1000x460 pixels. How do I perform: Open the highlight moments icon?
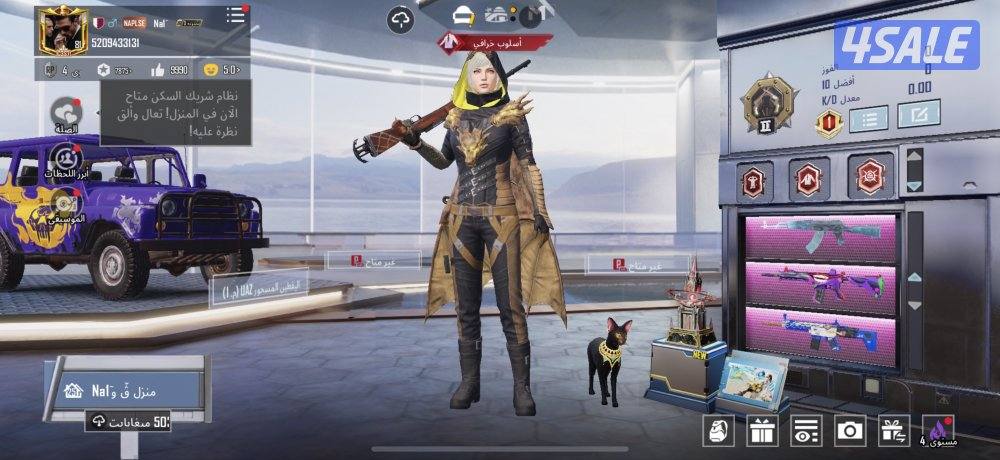(66, 158)
